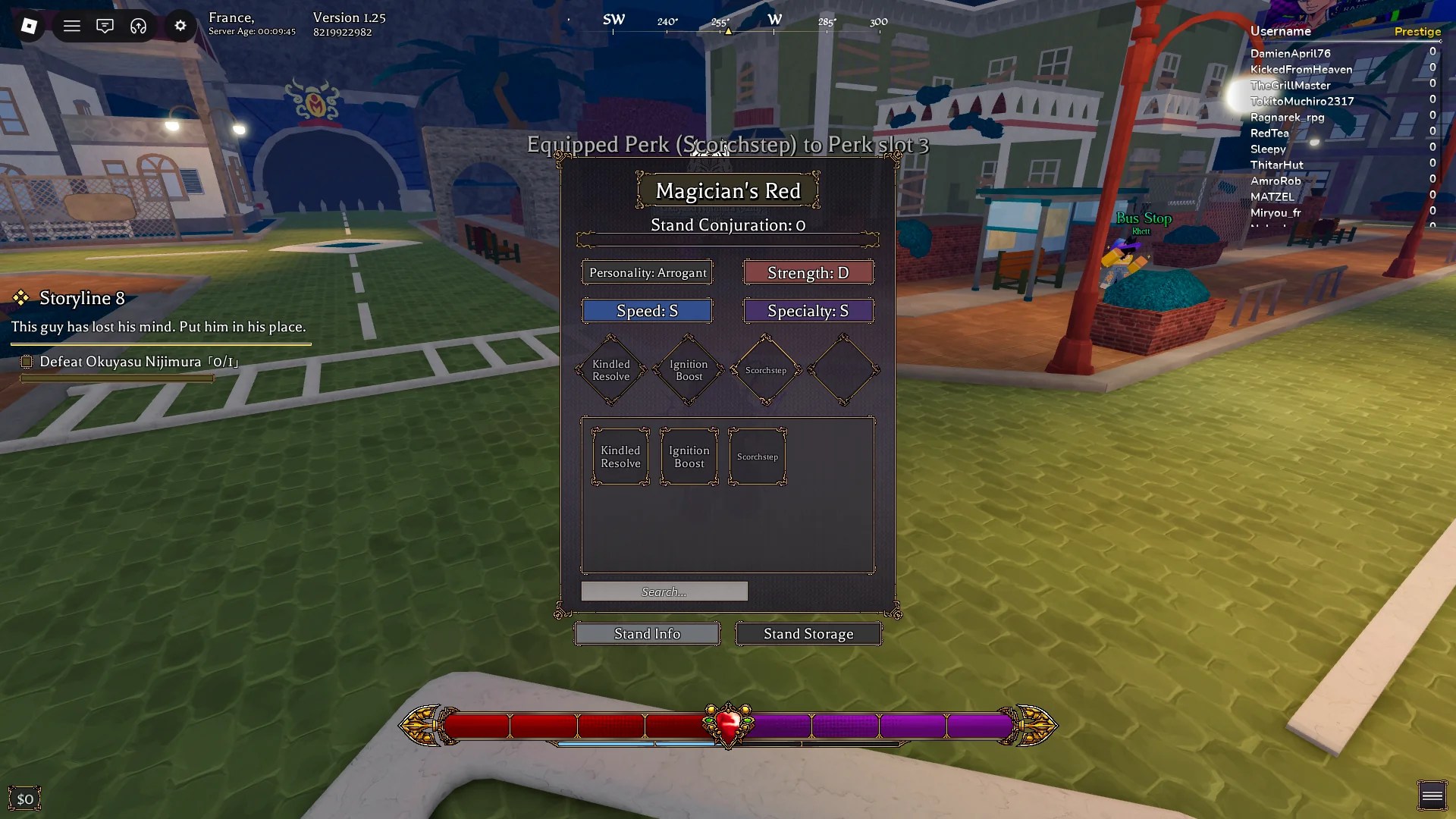This screenshot has height=819, width=1456.
Task: Click the empty fourth diamond perk slot
Action: 843,370
